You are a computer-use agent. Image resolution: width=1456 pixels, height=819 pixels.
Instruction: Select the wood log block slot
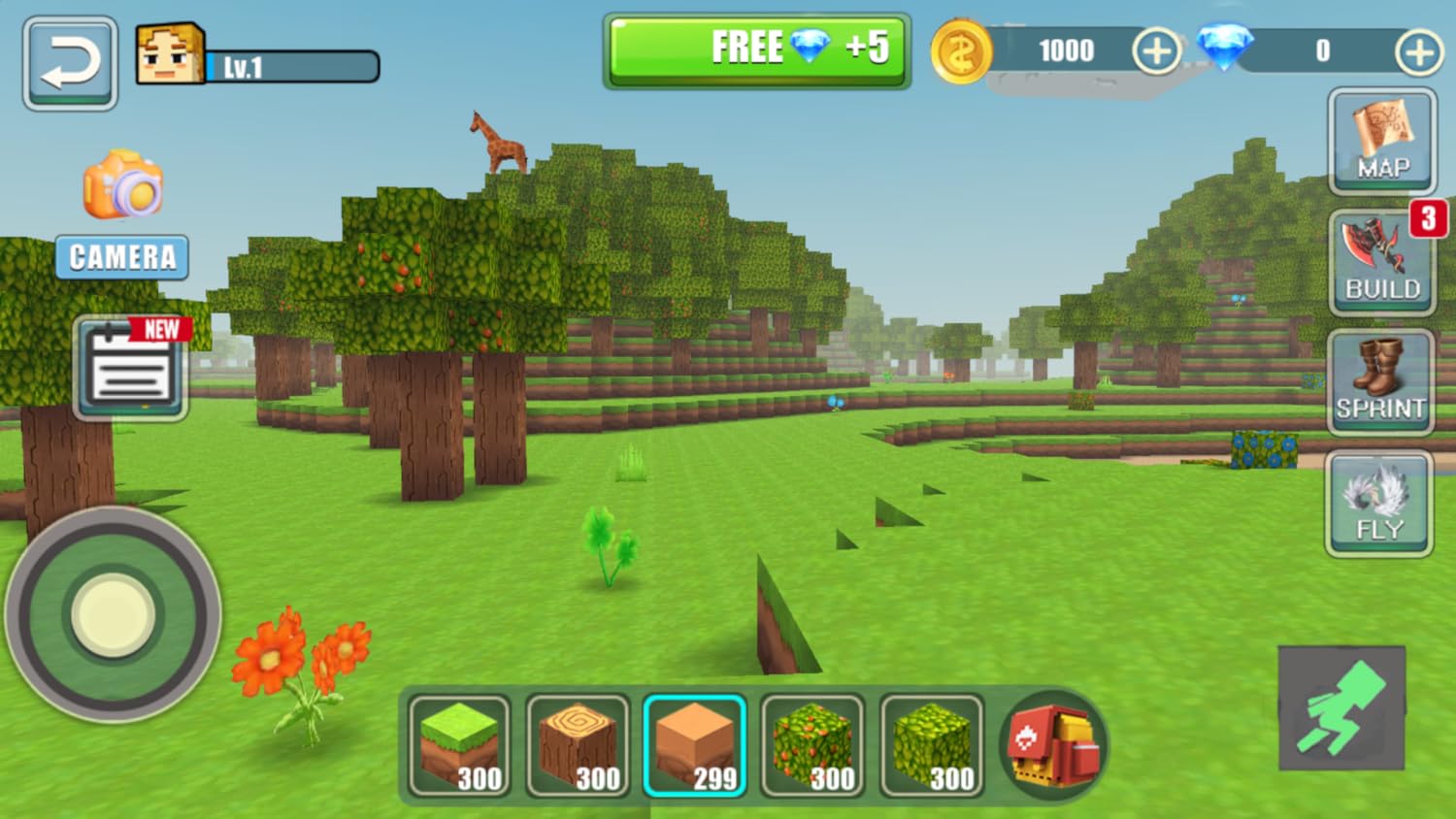(578, 745)
